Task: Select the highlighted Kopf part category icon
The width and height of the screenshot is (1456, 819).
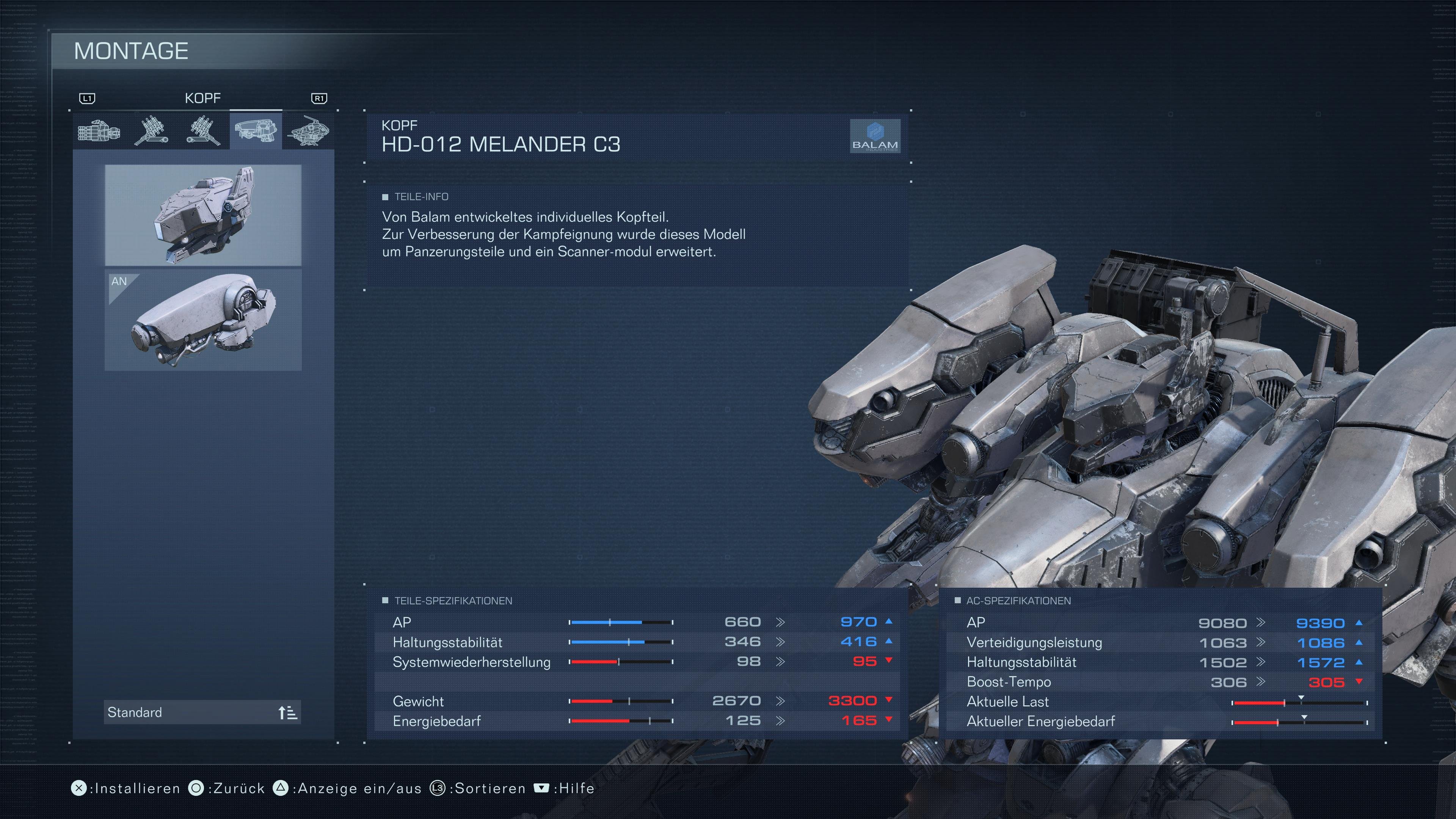Action: pos(256,130)
